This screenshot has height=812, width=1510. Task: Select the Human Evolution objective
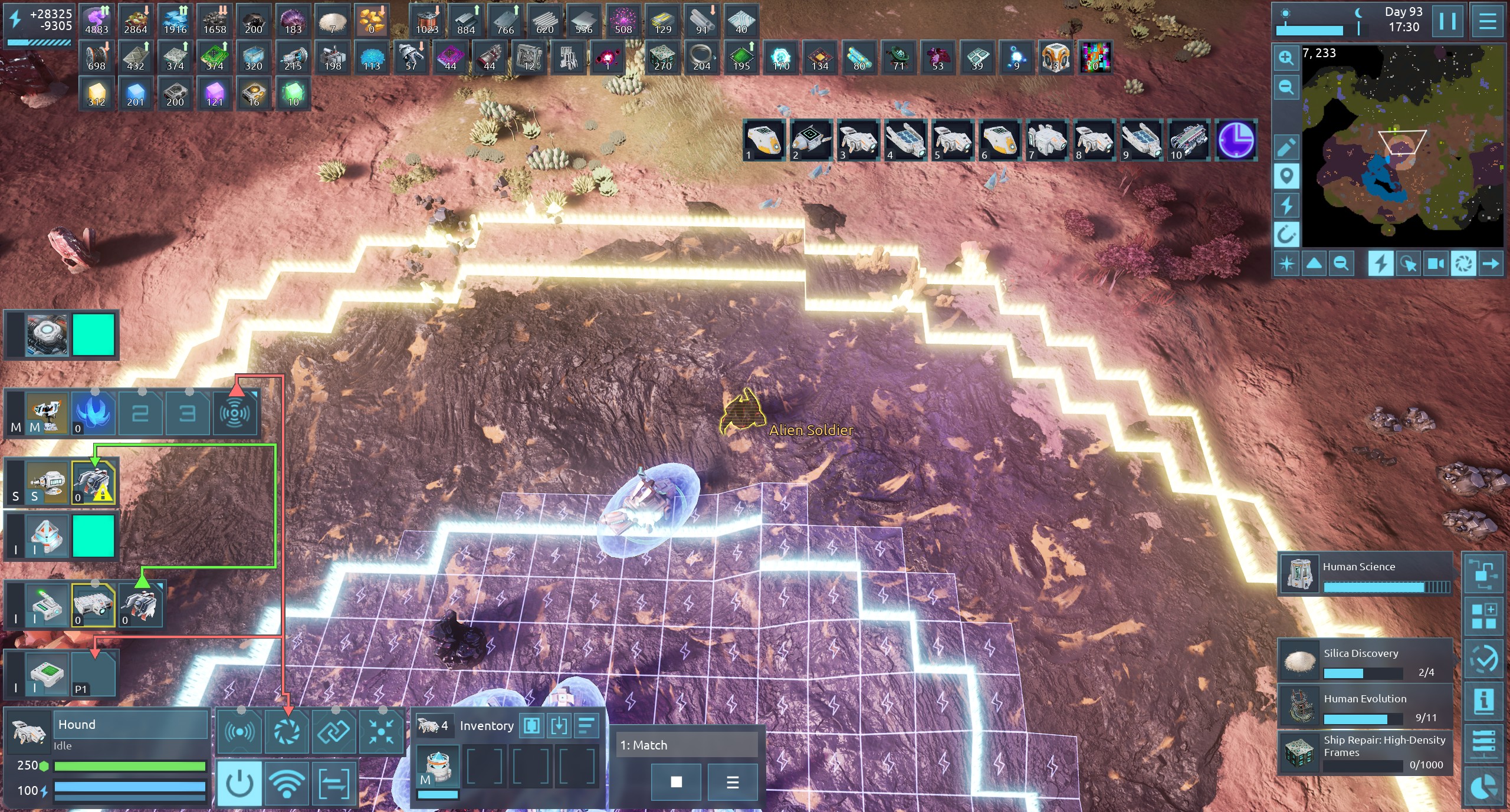(1364, 705)
